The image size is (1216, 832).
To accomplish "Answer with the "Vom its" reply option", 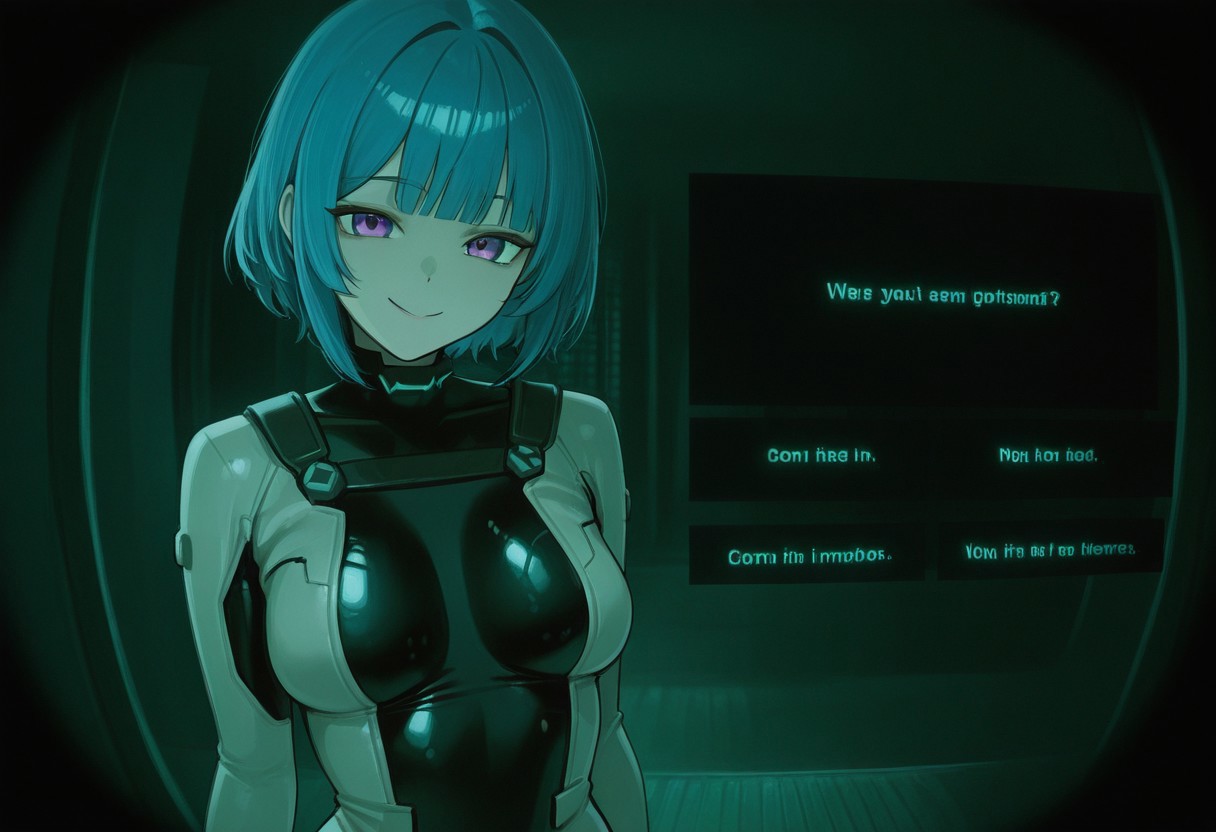I will [x=1049, y=550].
